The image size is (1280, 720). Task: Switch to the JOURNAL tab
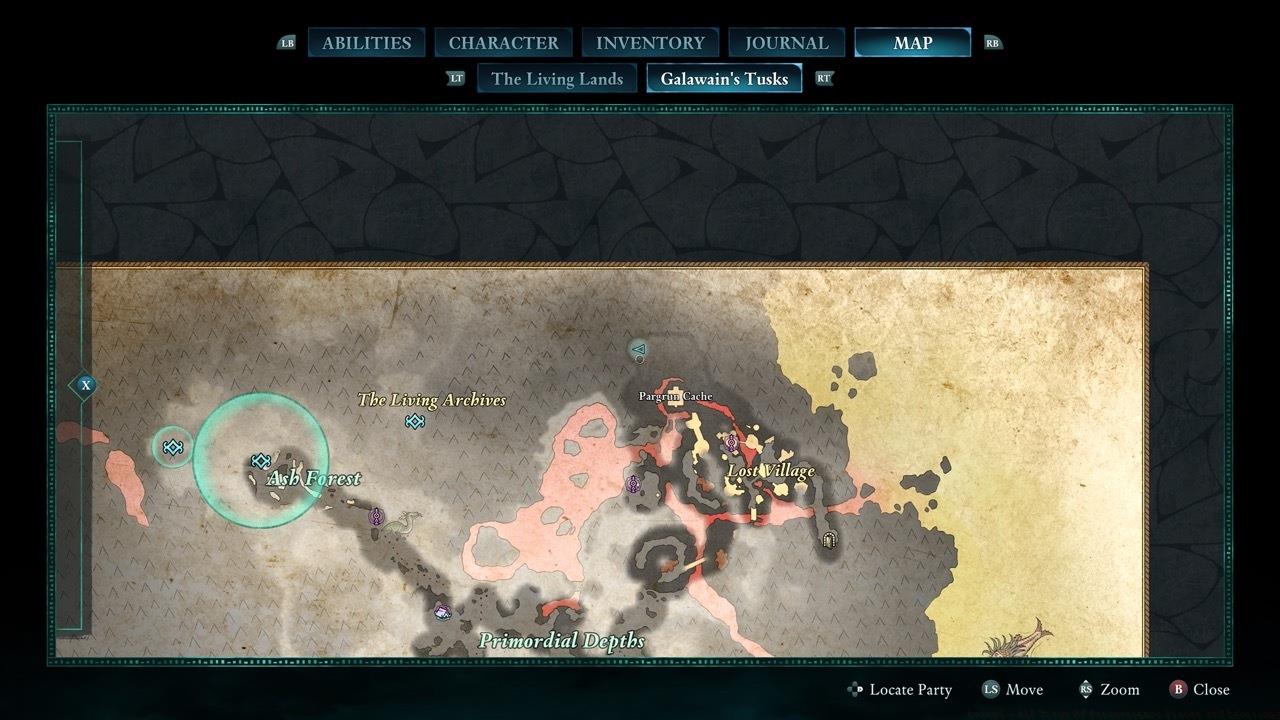pyautogui.click(x=786, y=42)
